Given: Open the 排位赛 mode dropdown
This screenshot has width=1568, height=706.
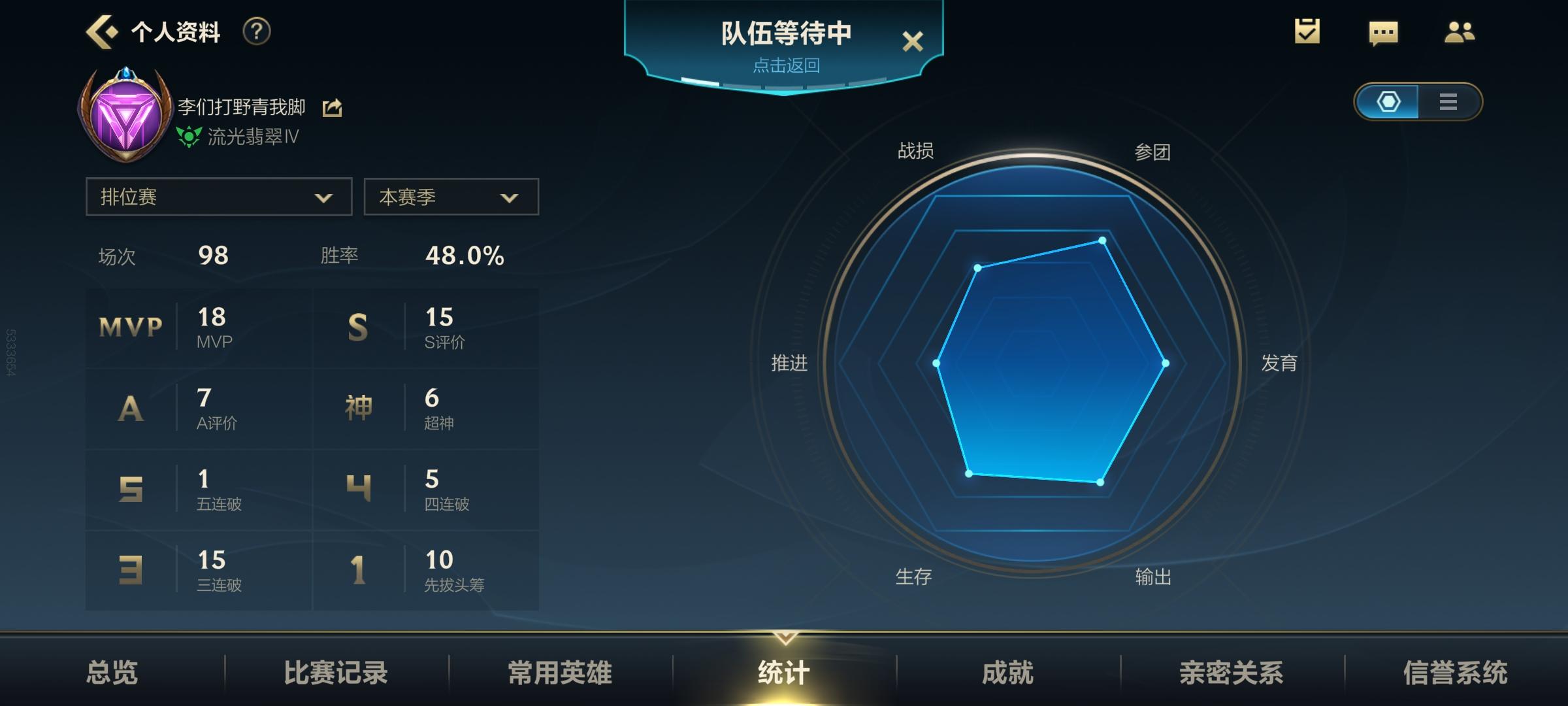Looking at the screenshot, I should 218,197.
